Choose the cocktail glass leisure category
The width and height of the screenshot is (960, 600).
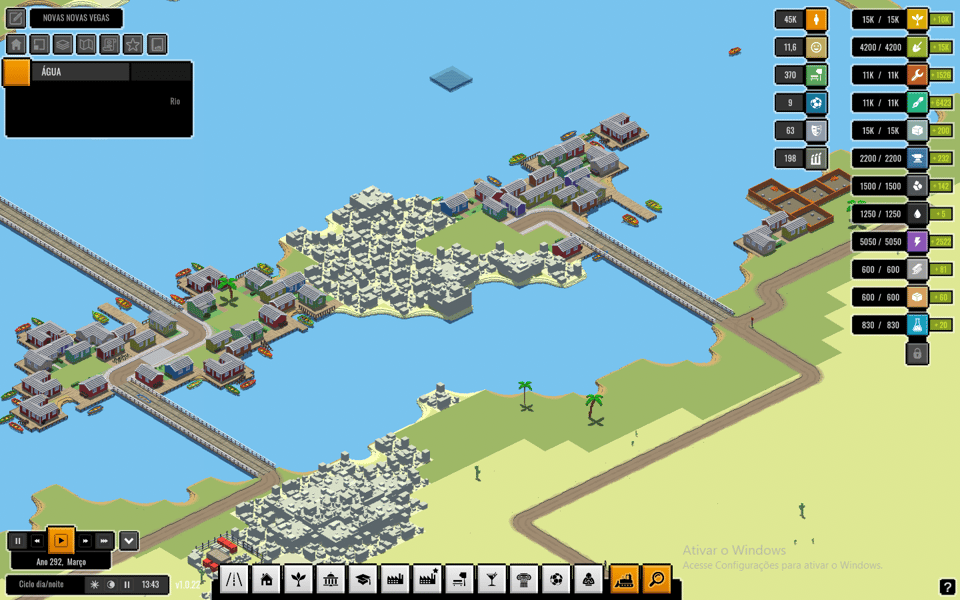point(492,579)
